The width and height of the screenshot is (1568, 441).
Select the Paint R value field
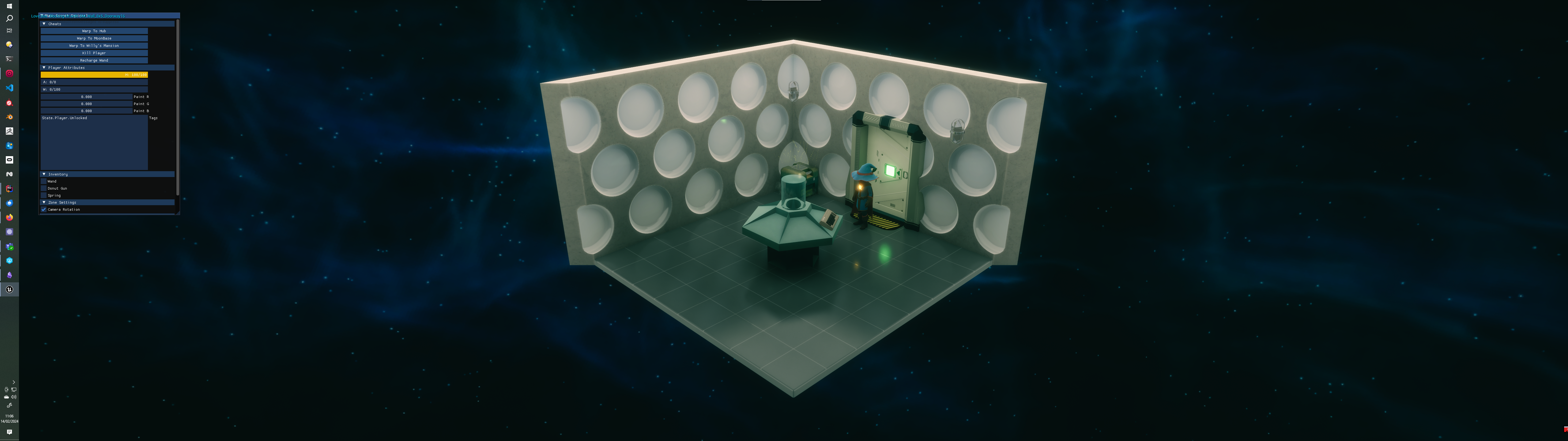click(x=86, y=97)
